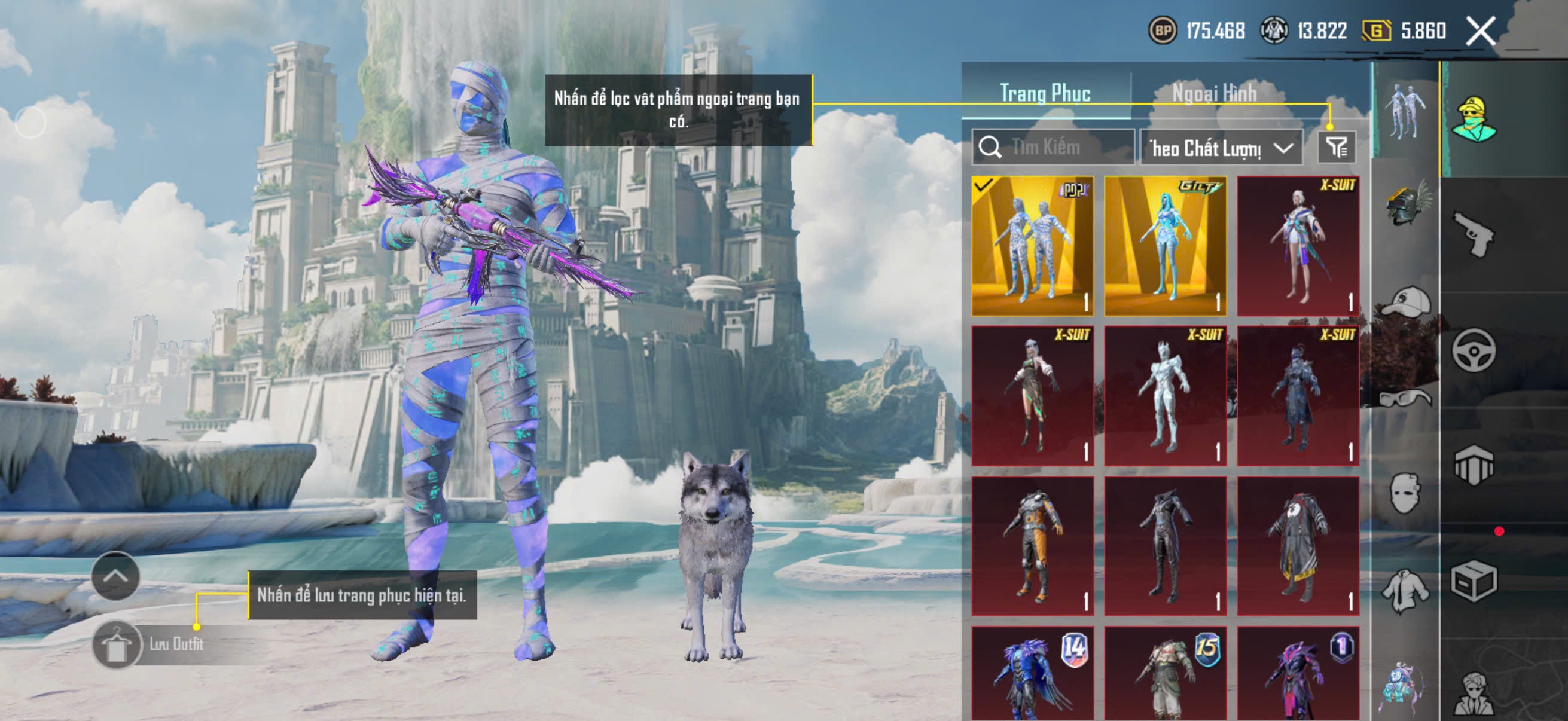
Task: Close the inventory screen with the X
Action: click(x=1480, y=30)
